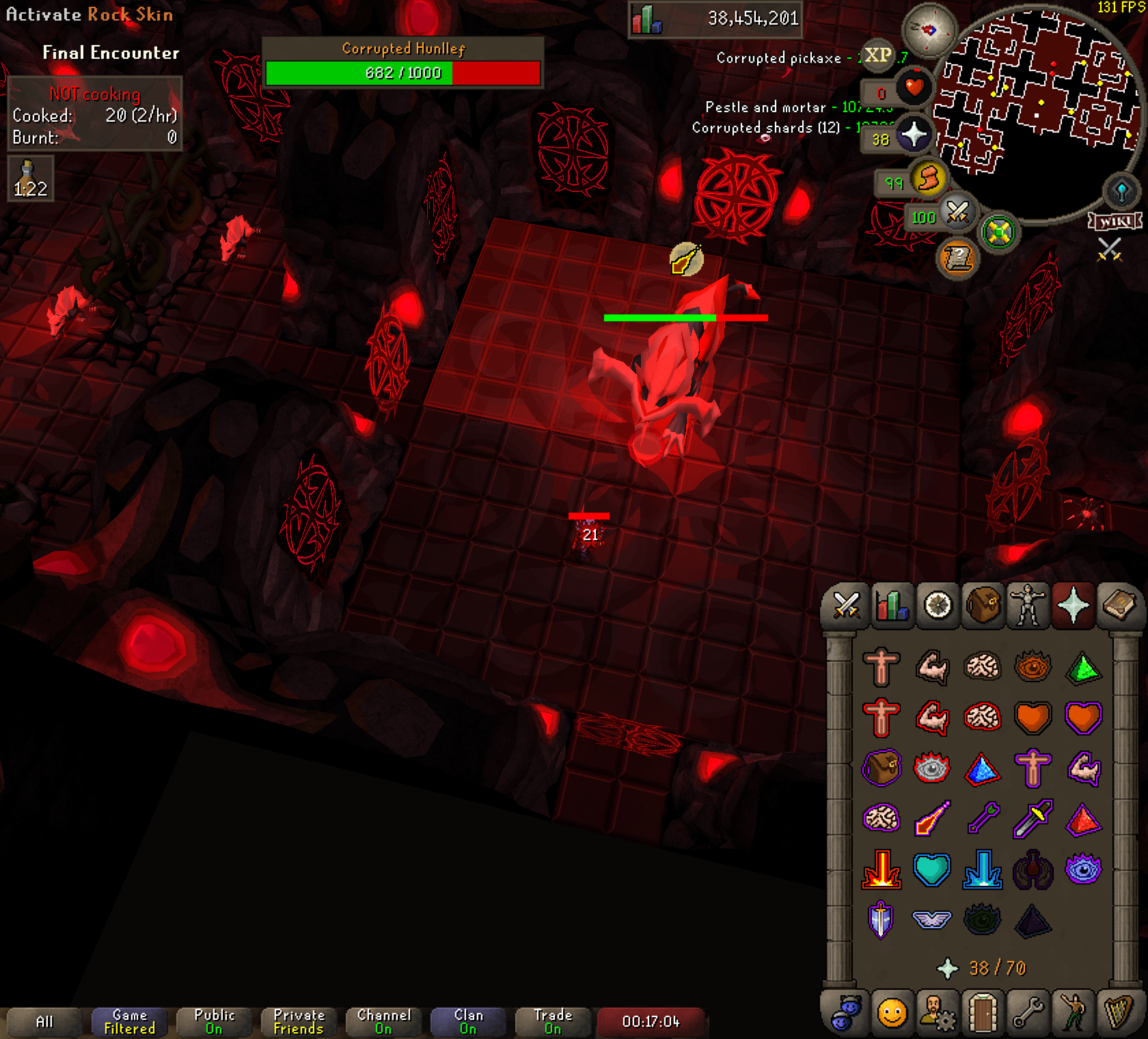Click the special attack orb

(957, 214)
